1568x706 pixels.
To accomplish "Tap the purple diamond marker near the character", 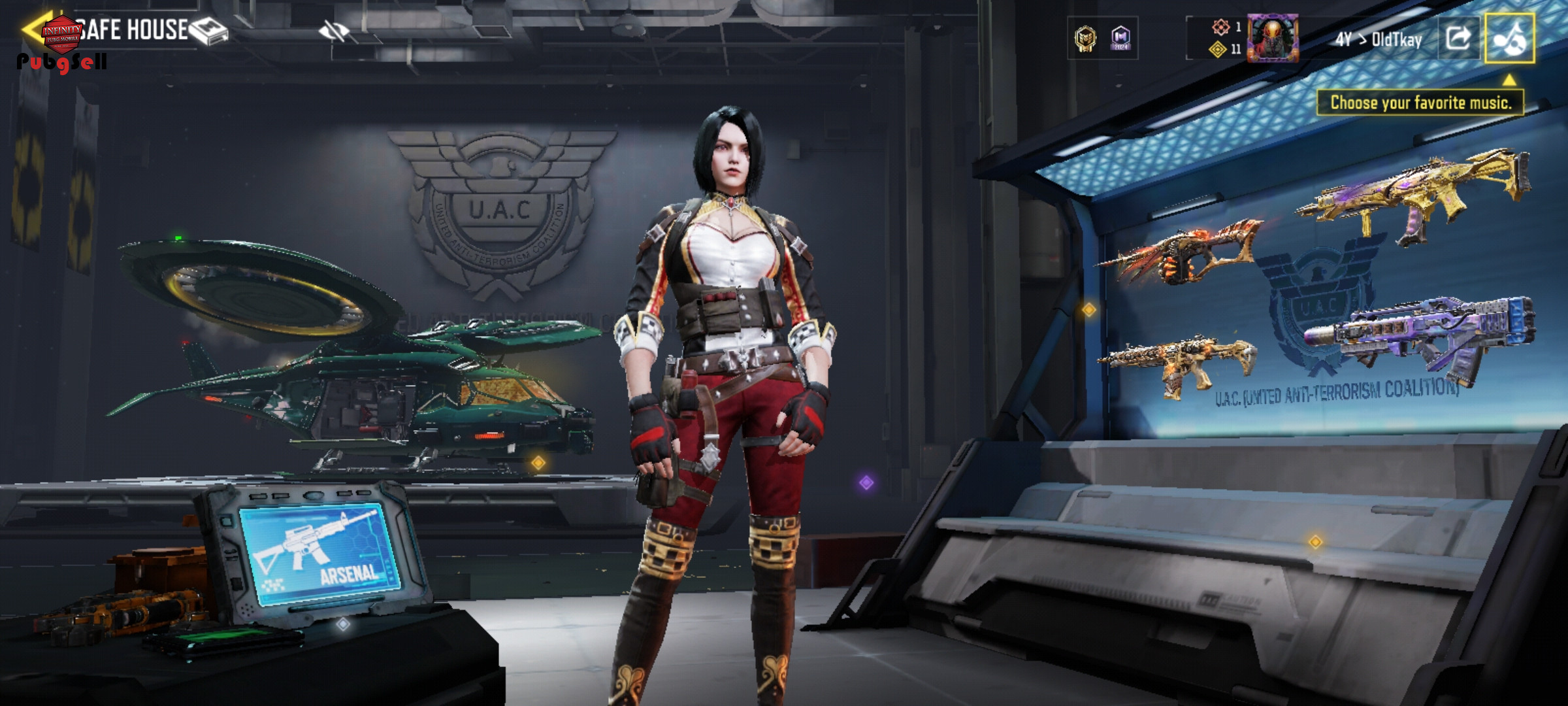I will (x=866, y=482).
